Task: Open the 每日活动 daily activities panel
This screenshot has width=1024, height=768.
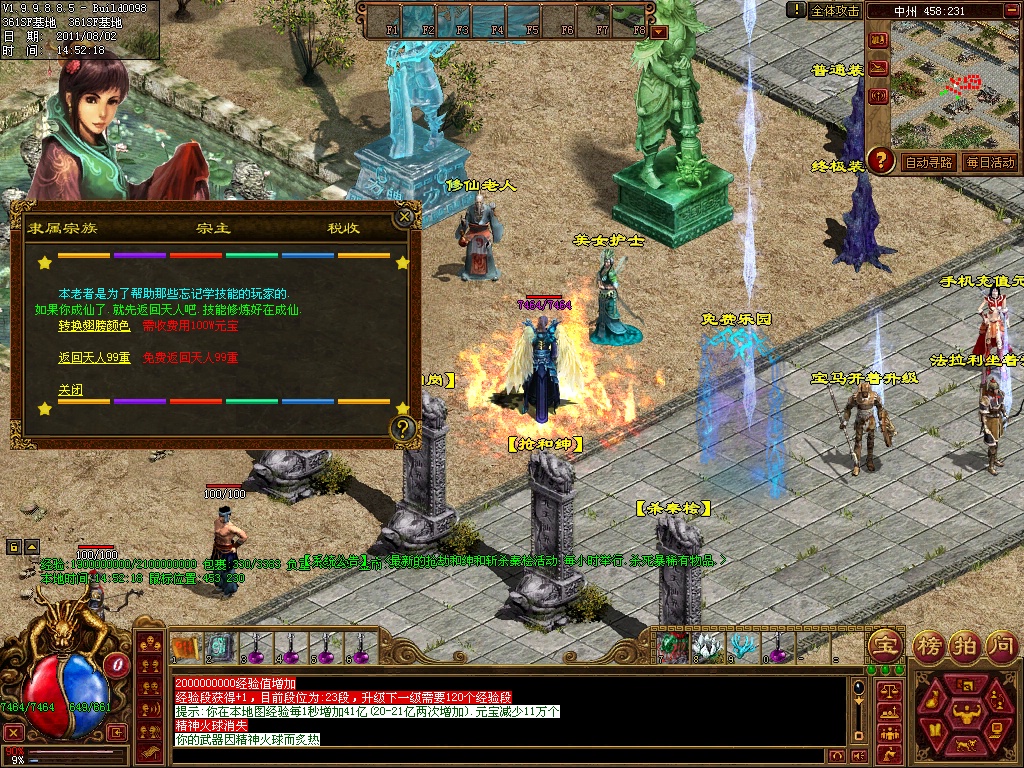Action: pos(990,162)
